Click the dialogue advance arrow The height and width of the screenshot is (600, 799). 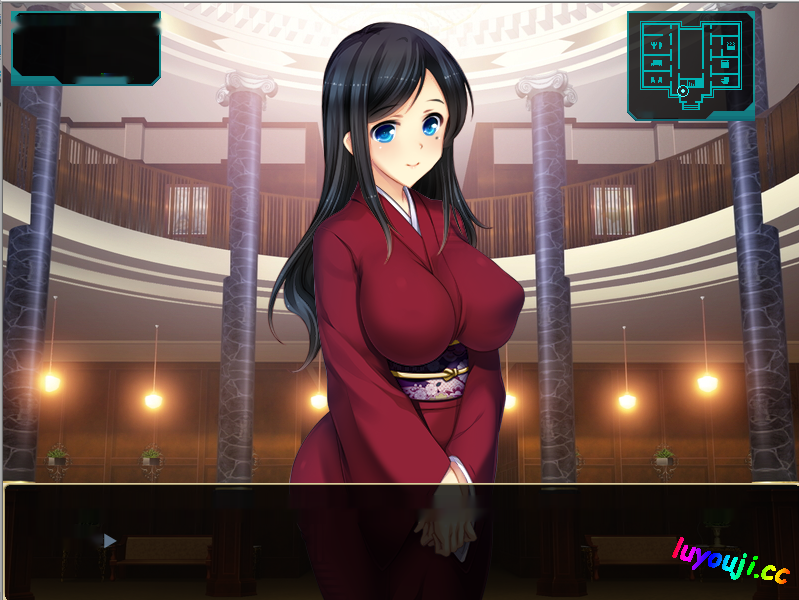pyautogui.click(x=110, y=541)
